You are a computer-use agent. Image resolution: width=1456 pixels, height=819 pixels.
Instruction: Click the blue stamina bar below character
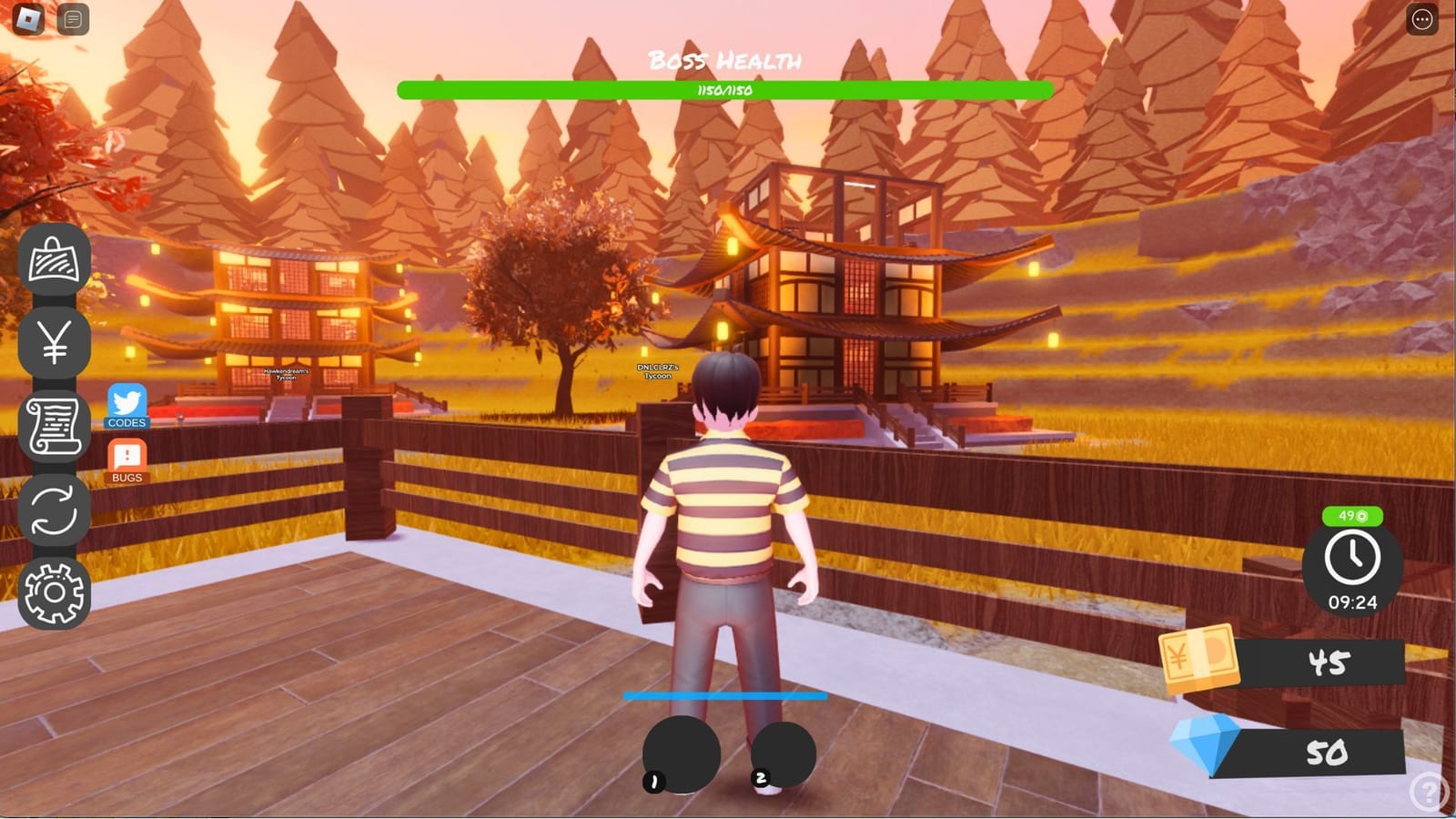pos(723,696)
